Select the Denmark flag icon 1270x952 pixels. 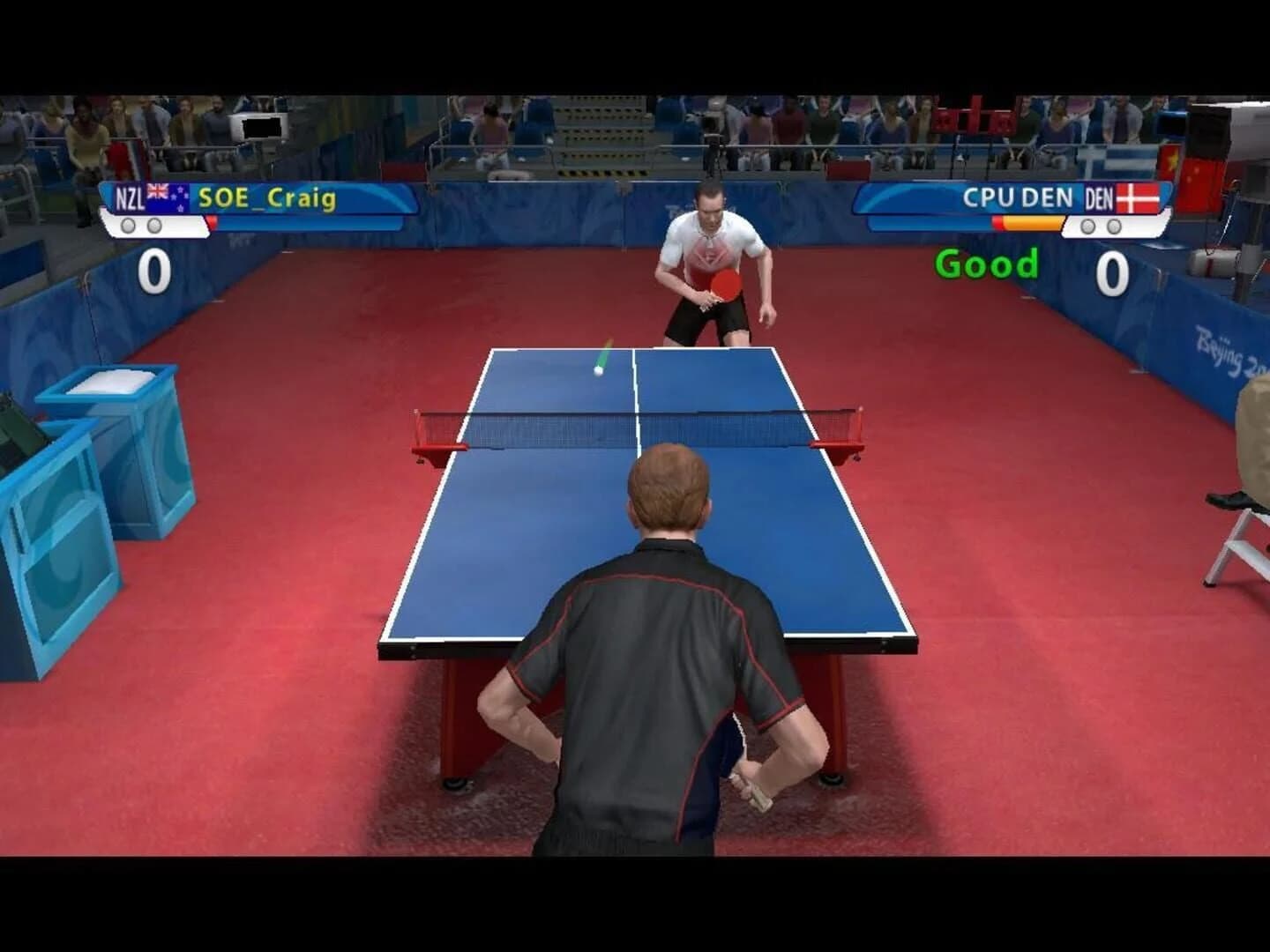point(1136,197)
